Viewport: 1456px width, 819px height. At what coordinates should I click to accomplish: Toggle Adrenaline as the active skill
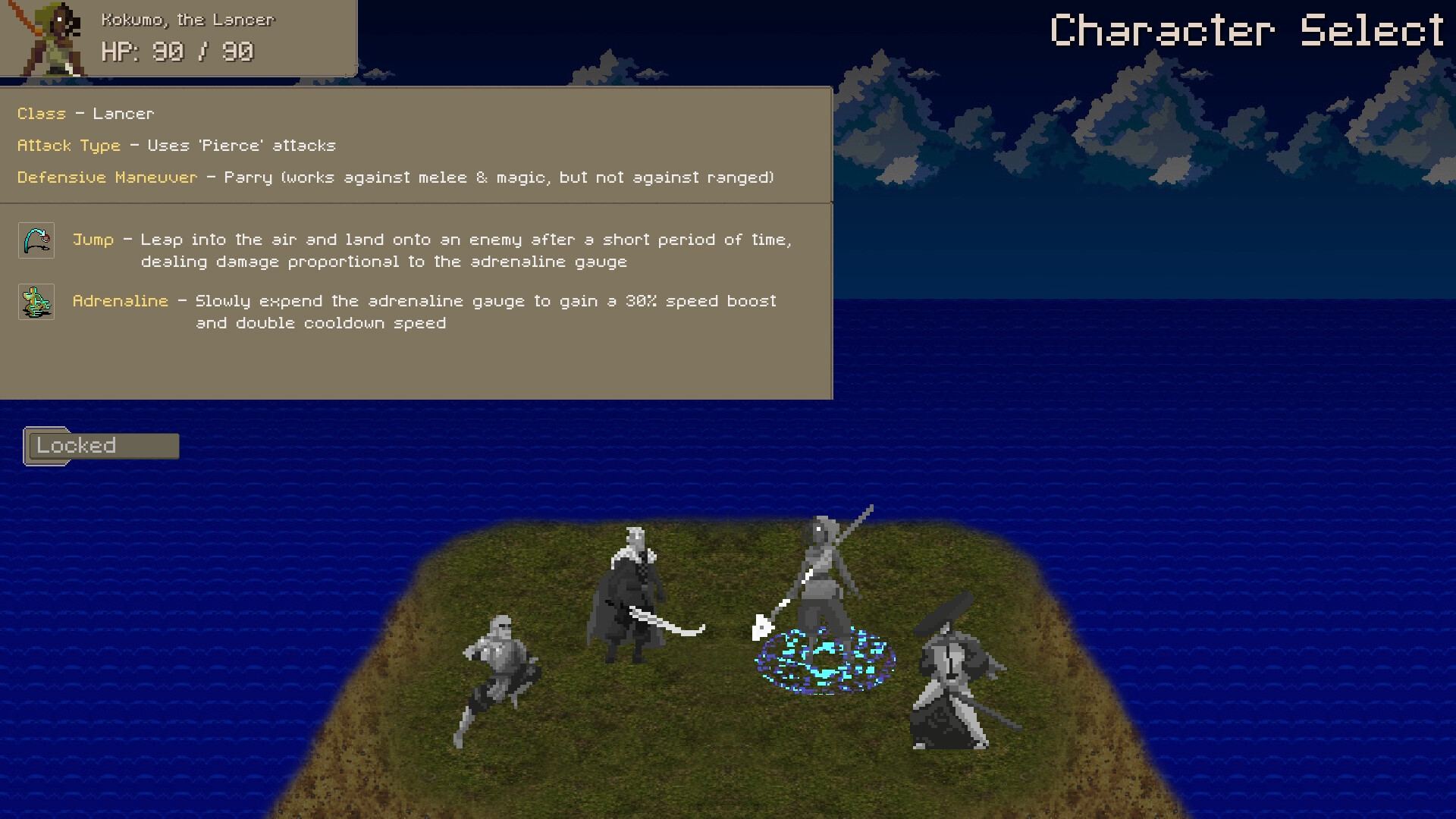tap(120, 301)
